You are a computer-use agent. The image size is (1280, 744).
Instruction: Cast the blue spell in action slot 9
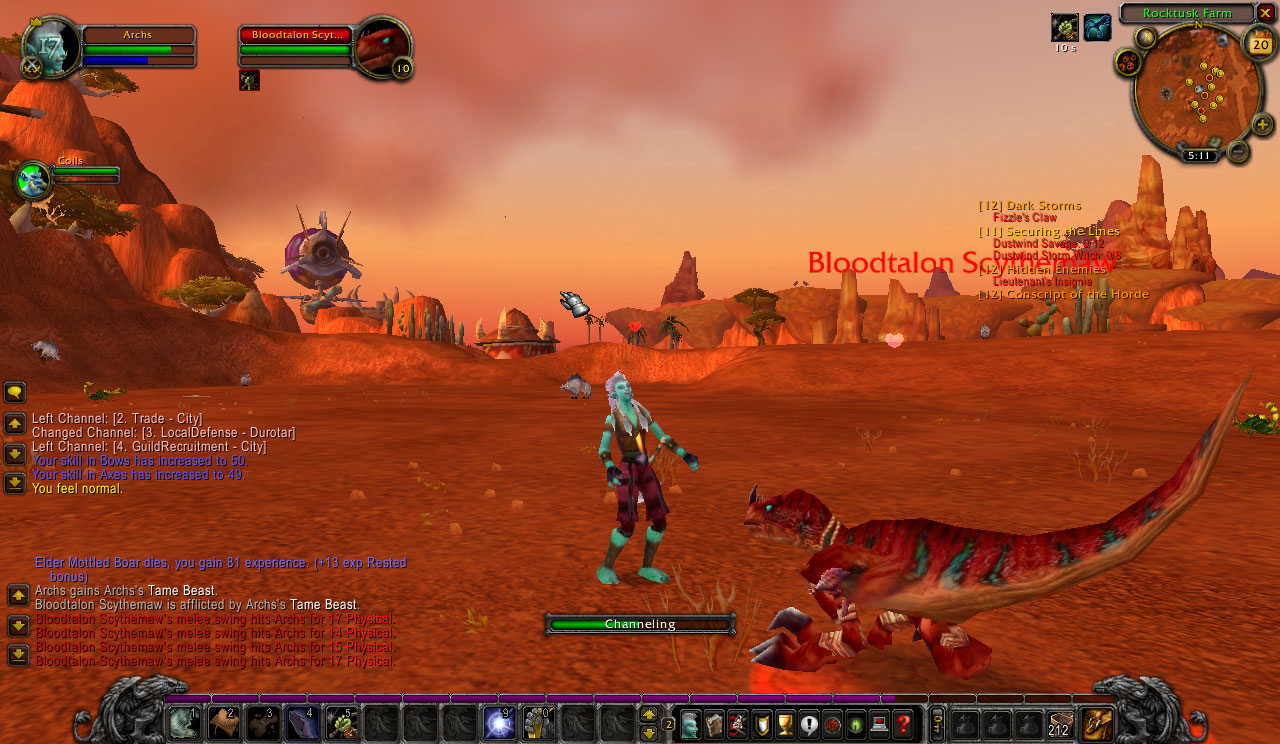point(497,721)
